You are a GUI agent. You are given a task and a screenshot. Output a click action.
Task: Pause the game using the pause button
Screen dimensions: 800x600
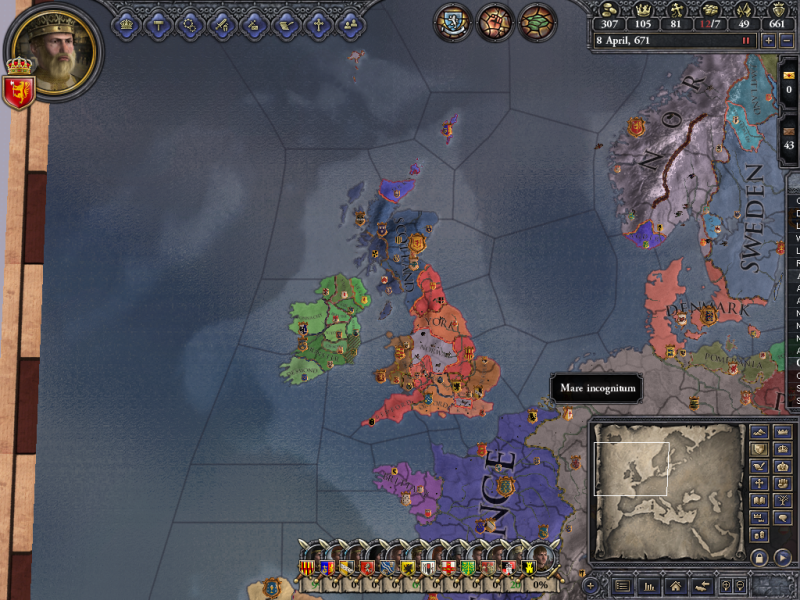(746, 41)
